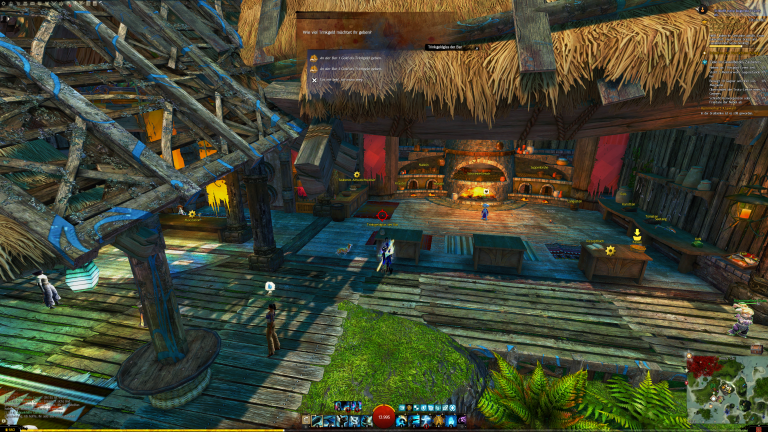Choose the first tip option with 1 gold
This screenshot has width=768, height=432.
350,58
